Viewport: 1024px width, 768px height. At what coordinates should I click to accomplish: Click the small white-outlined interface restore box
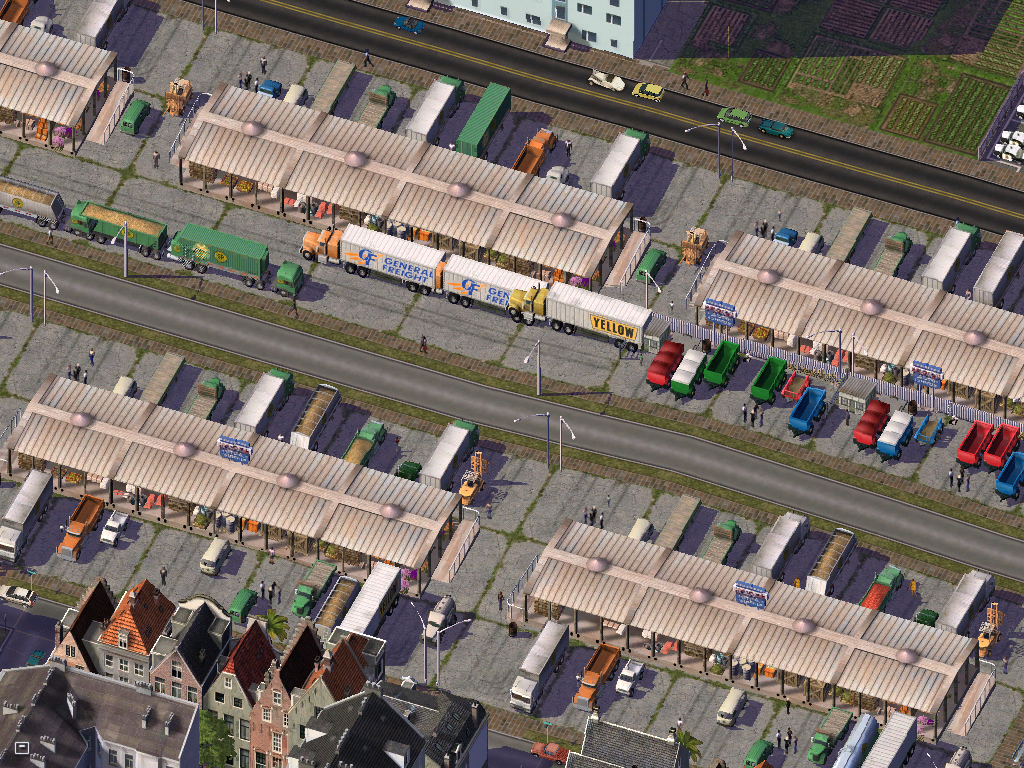coord(21,746)
